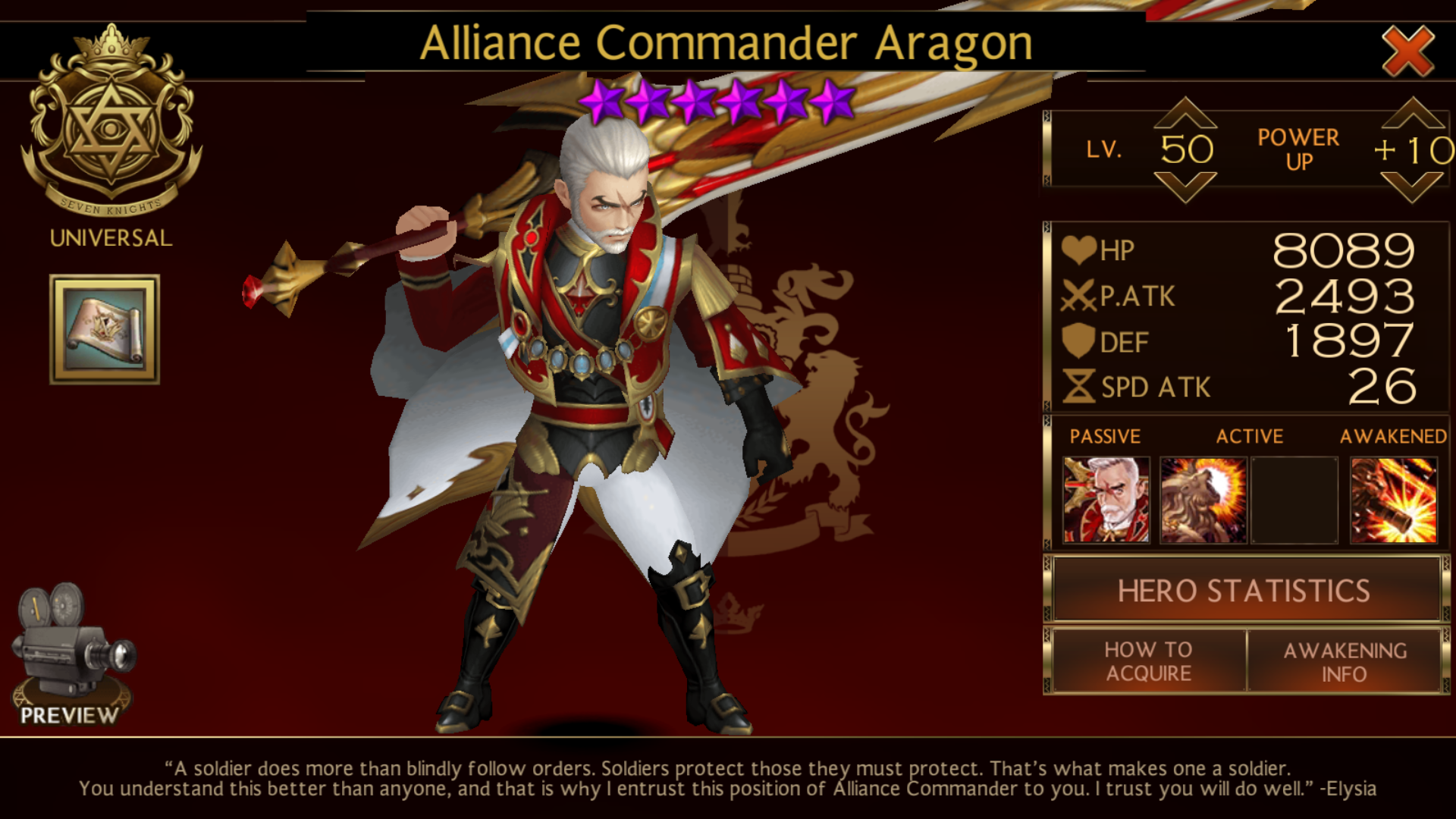
Task: Open Hero Statistics
Action: click(1244, 591)
